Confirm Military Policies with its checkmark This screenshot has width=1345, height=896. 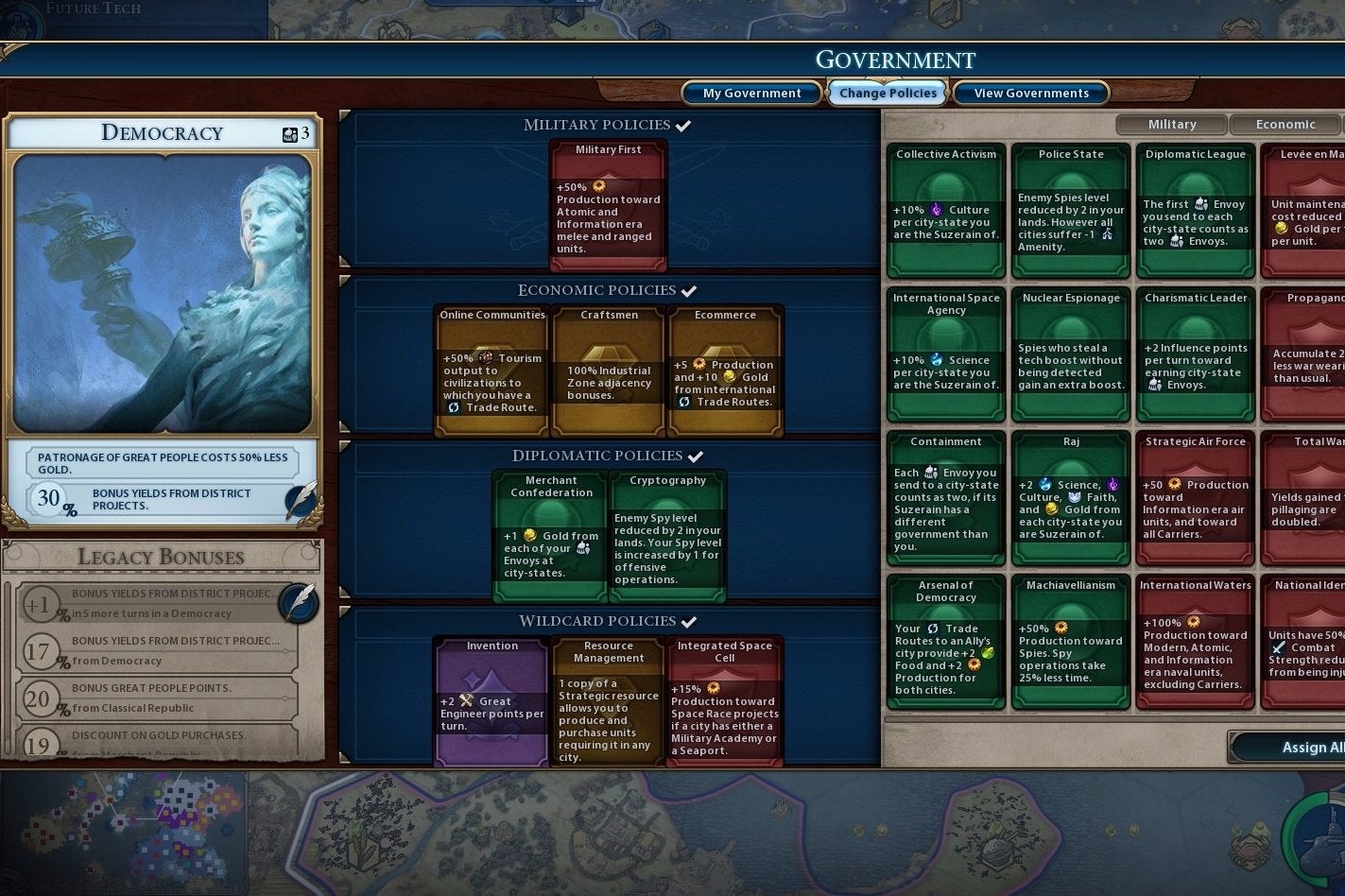(x=684, y=124)
